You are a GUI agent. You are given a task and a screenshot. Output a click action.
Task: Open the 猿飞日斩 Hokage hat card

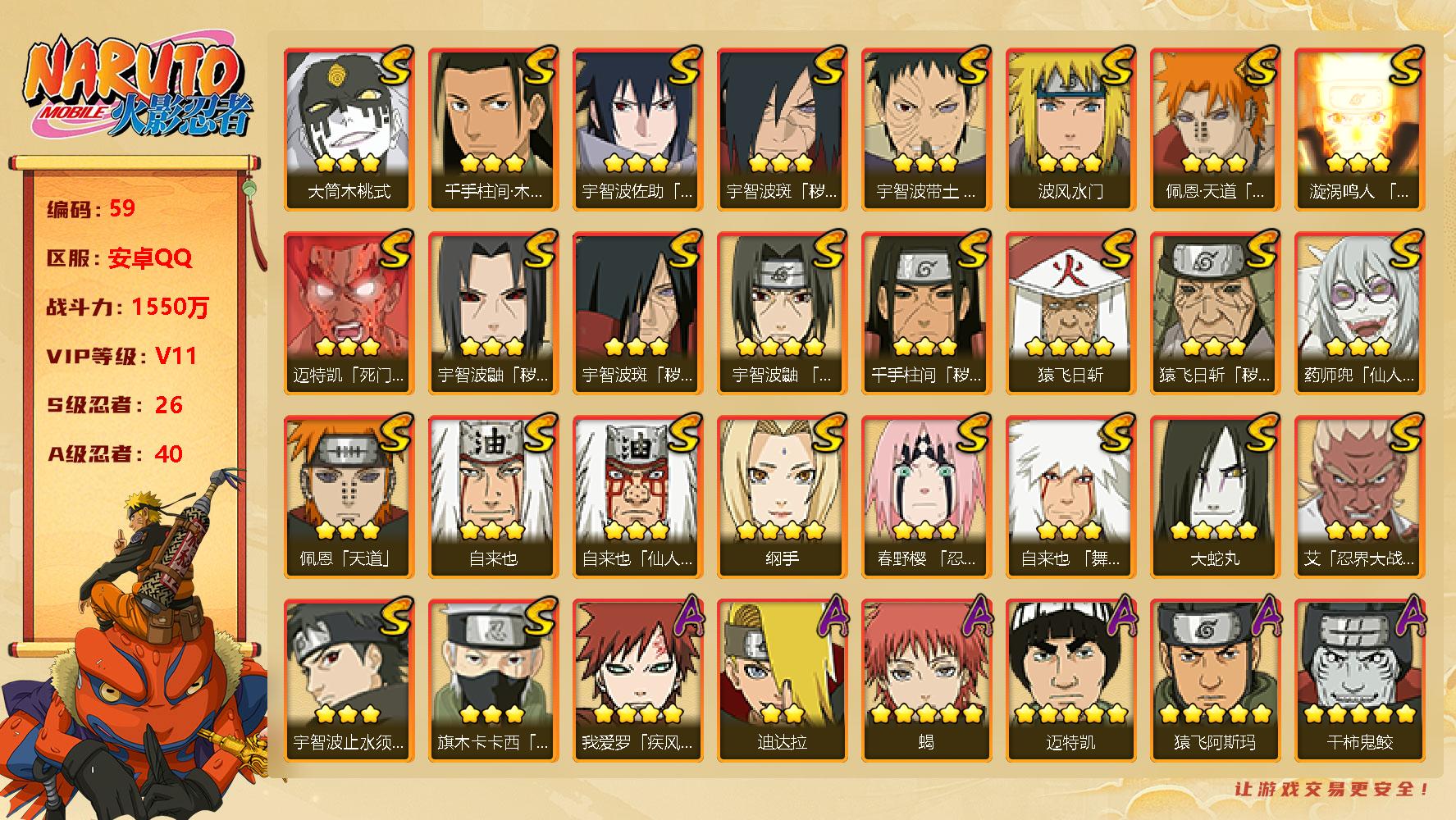(x=1070, y=312)
